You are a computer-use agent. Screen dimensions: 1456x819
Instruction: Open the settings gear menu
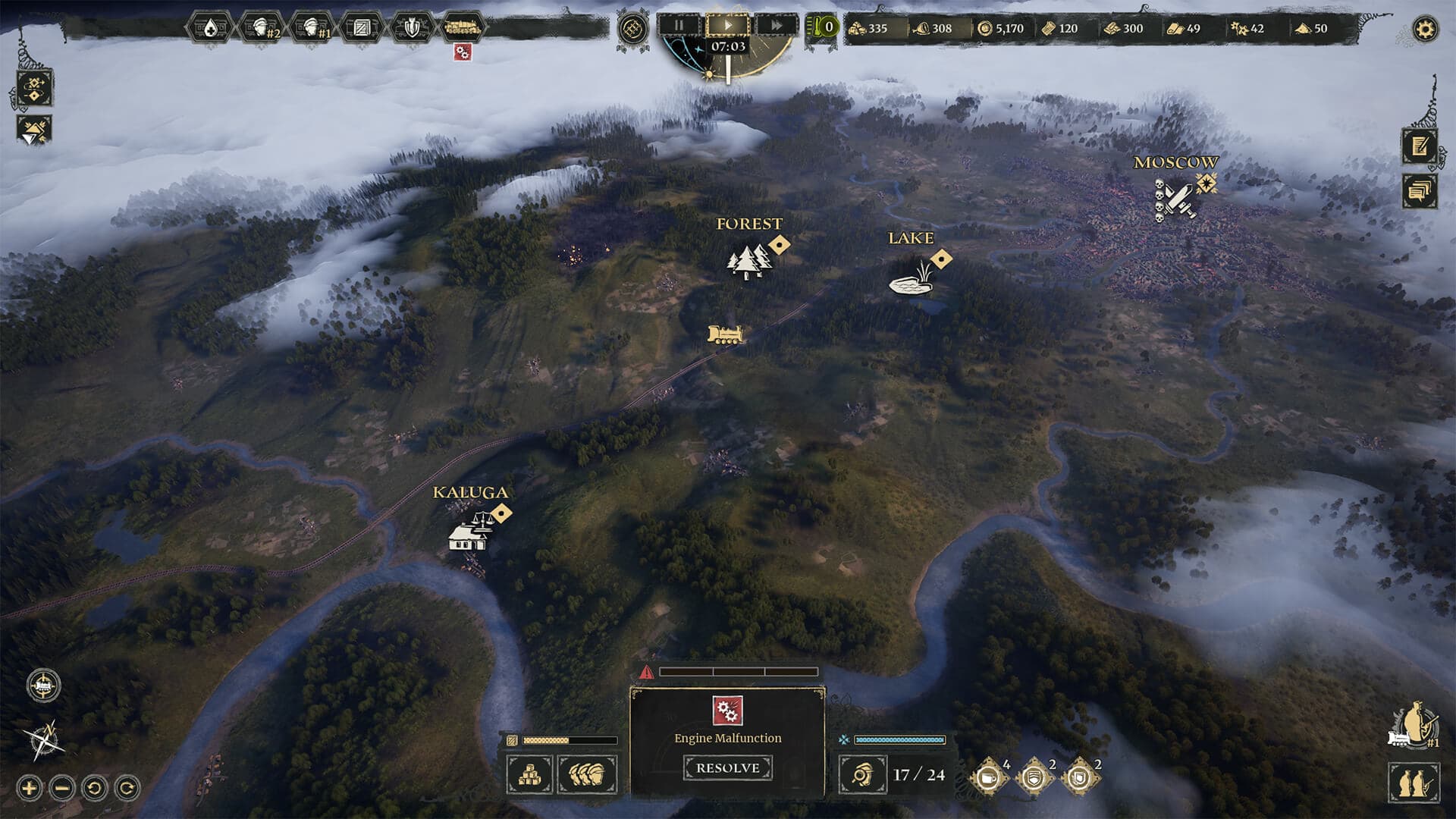[x=1425, y=30]
